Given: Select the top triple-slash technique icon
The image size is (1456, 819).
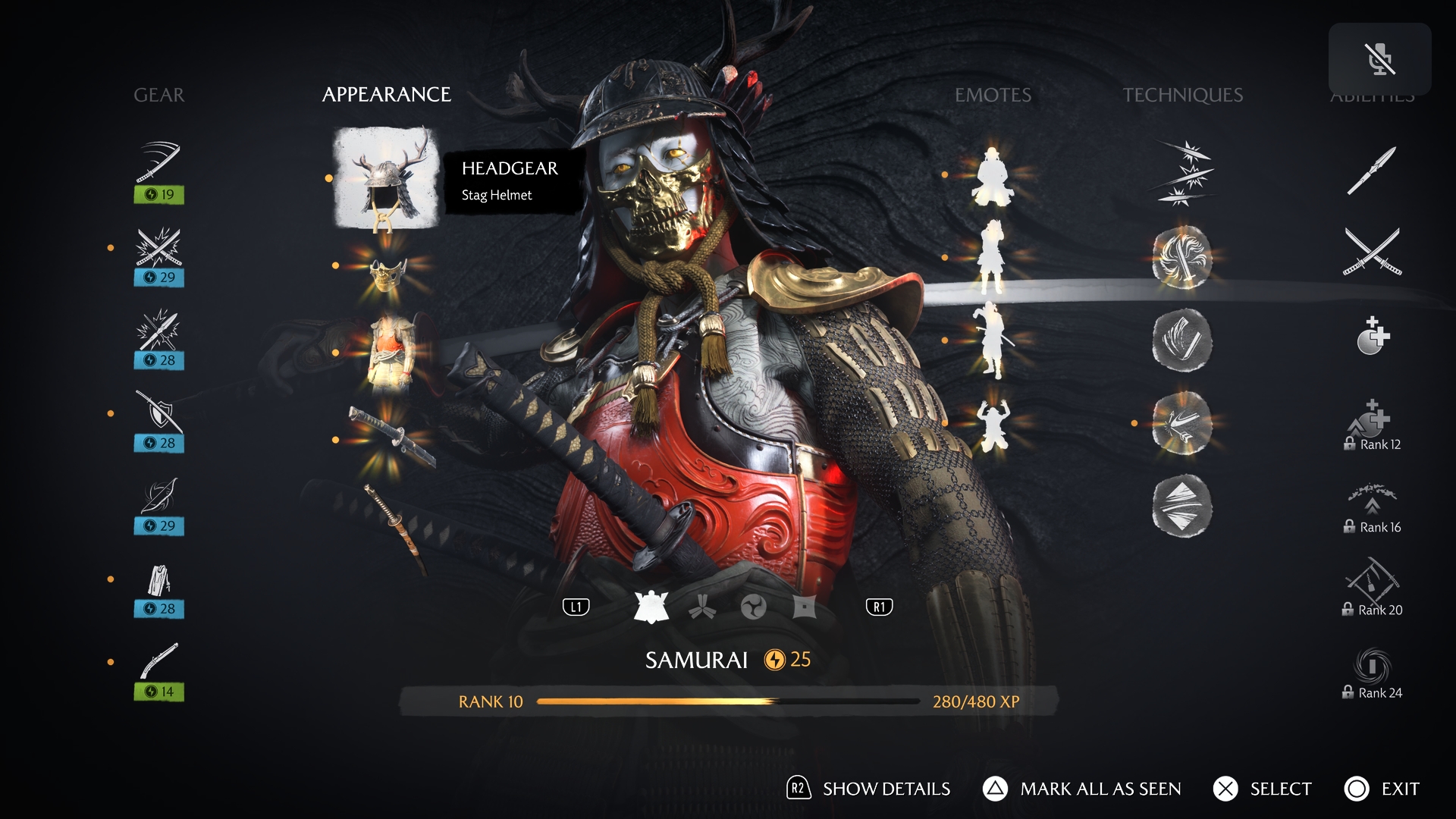Looking at the screenshot, I should coord(1182,173).
